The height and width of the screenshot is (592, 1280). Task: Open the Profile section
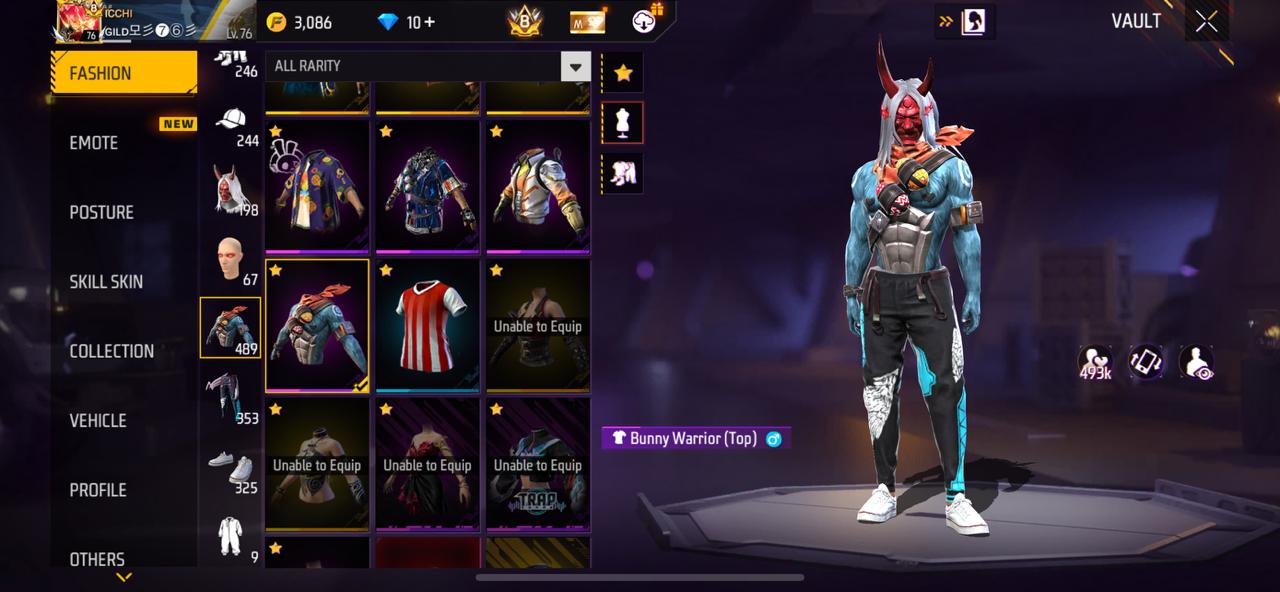[98, 490]
